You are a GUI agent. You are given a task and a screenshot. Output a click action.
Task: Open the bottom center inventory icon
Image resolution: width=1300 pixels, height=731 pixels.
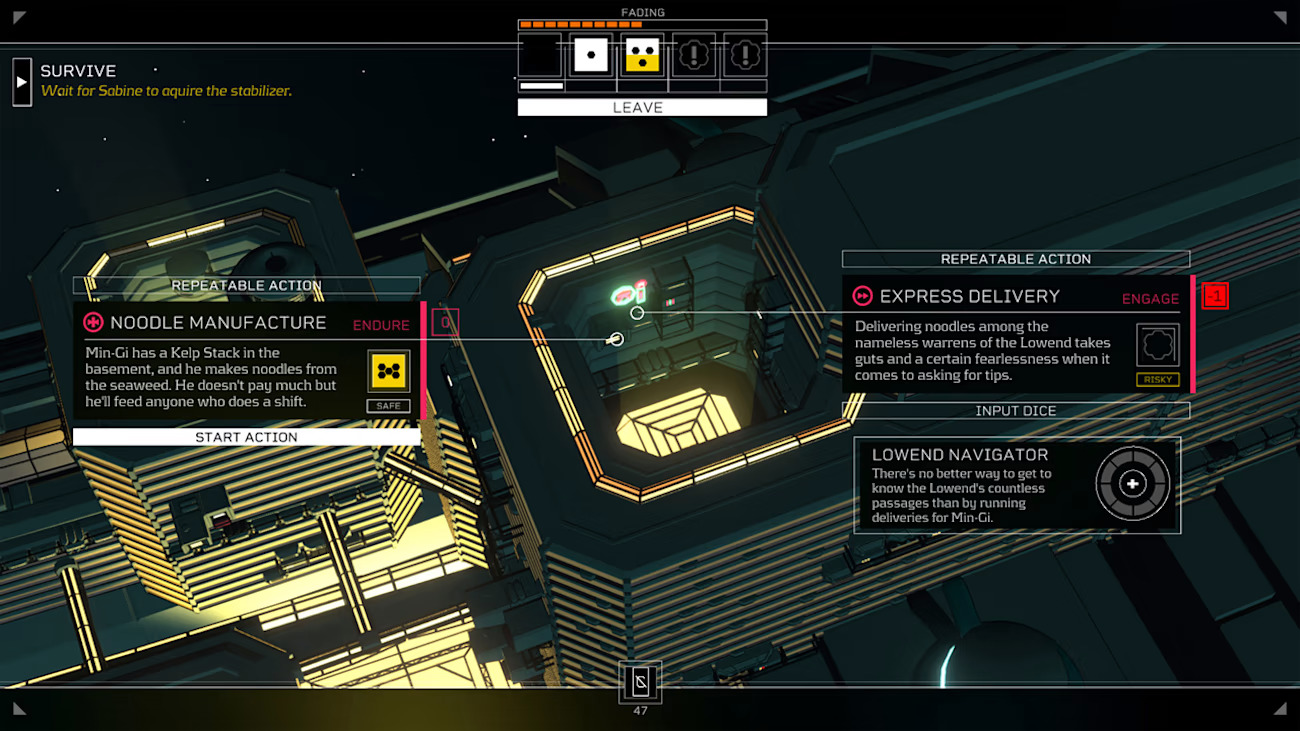point(640,682)
